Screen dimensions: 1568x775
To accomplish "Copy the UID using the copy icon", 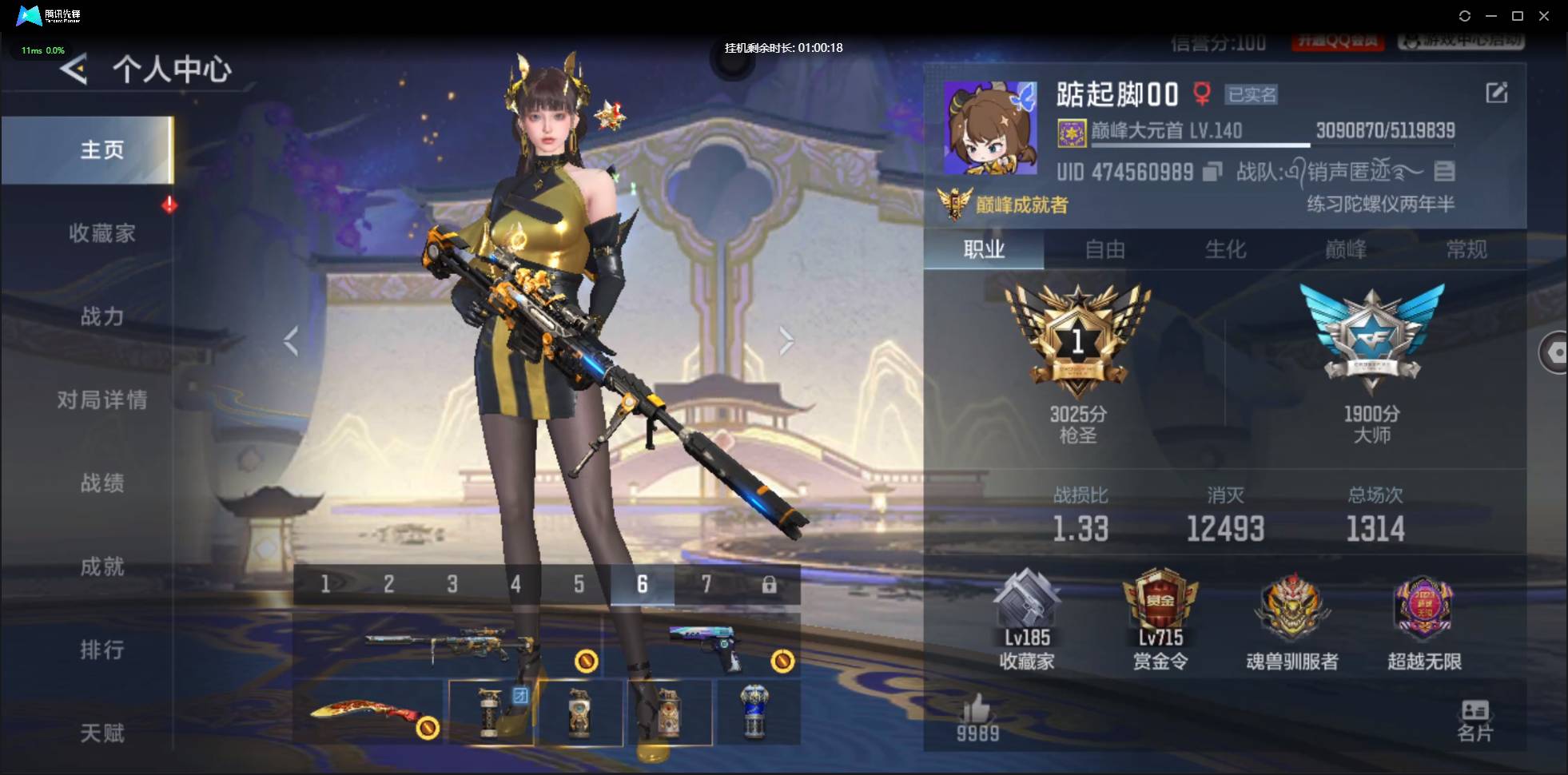I will (1212, 172).
